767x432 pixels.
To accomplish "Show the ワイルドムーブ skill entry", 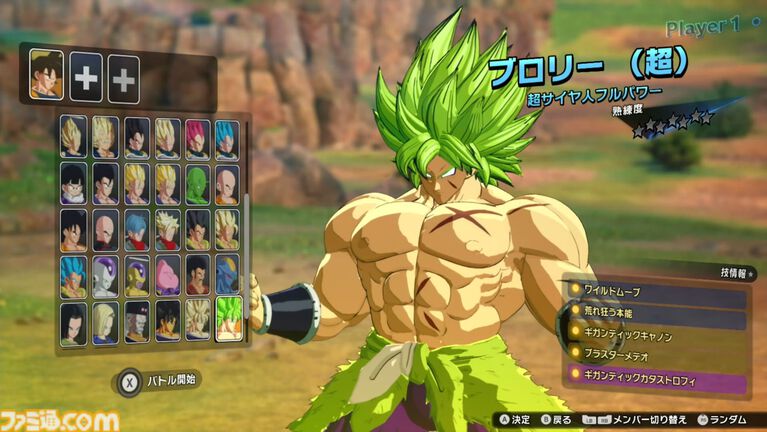I will [655, 290].
